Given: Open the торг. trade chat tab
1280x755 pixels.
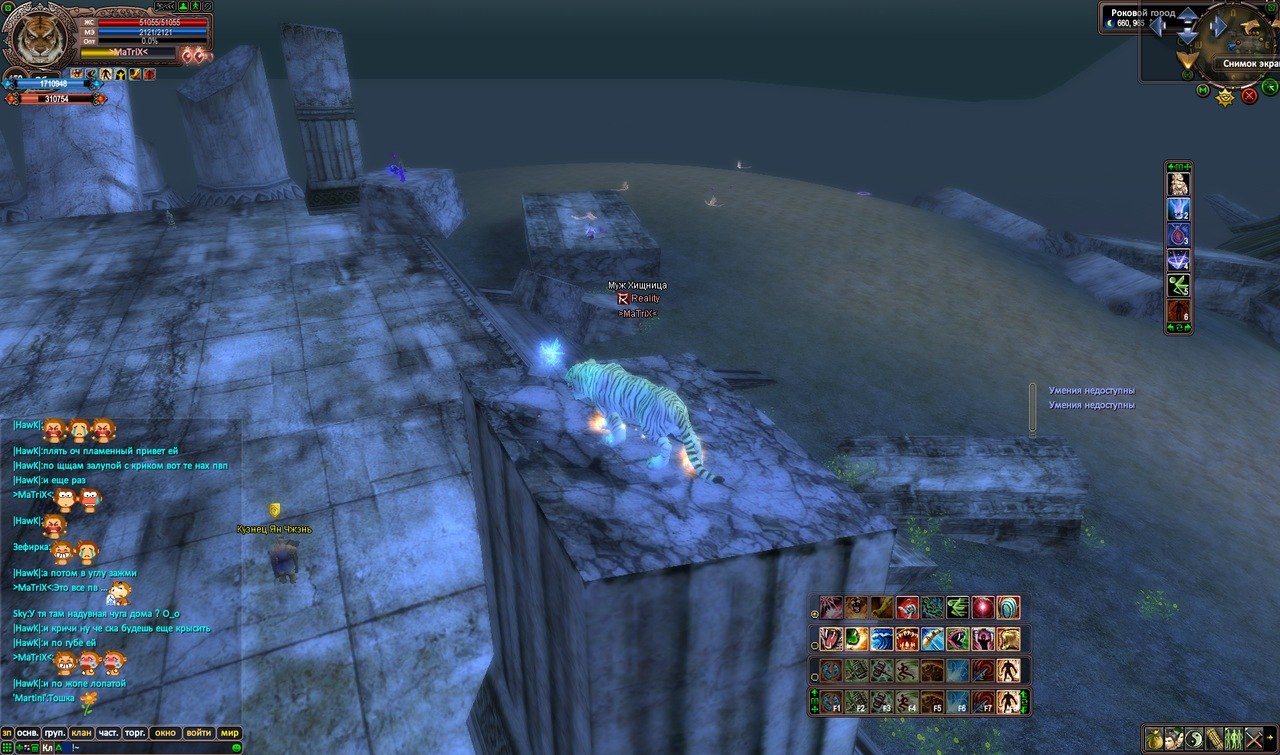Looking at the screenshot, I should click(135, 732).
